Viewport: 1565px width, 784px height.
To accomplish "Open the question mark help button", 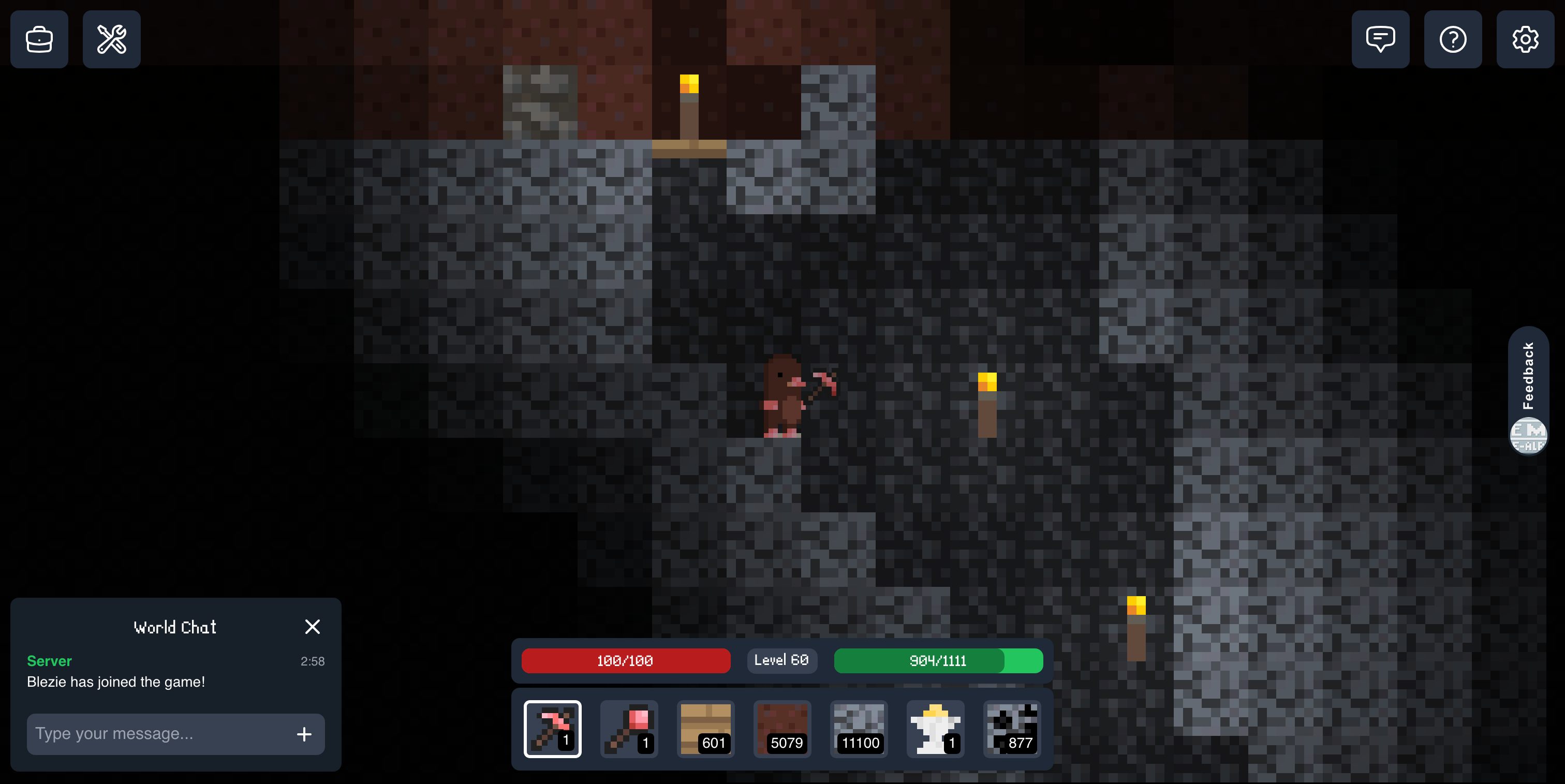I will (1452, 39).
